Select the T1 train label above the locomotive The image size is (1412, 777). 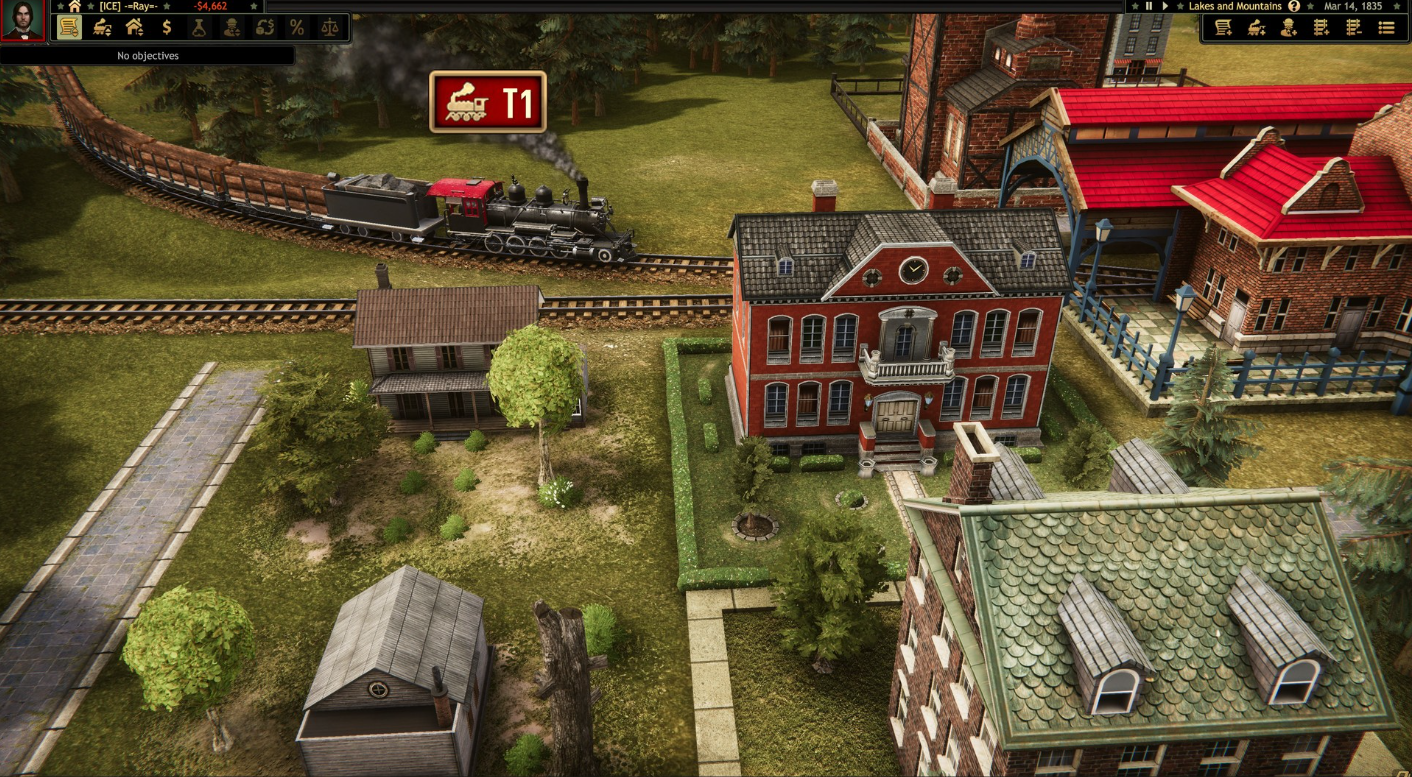click(488, 100)
